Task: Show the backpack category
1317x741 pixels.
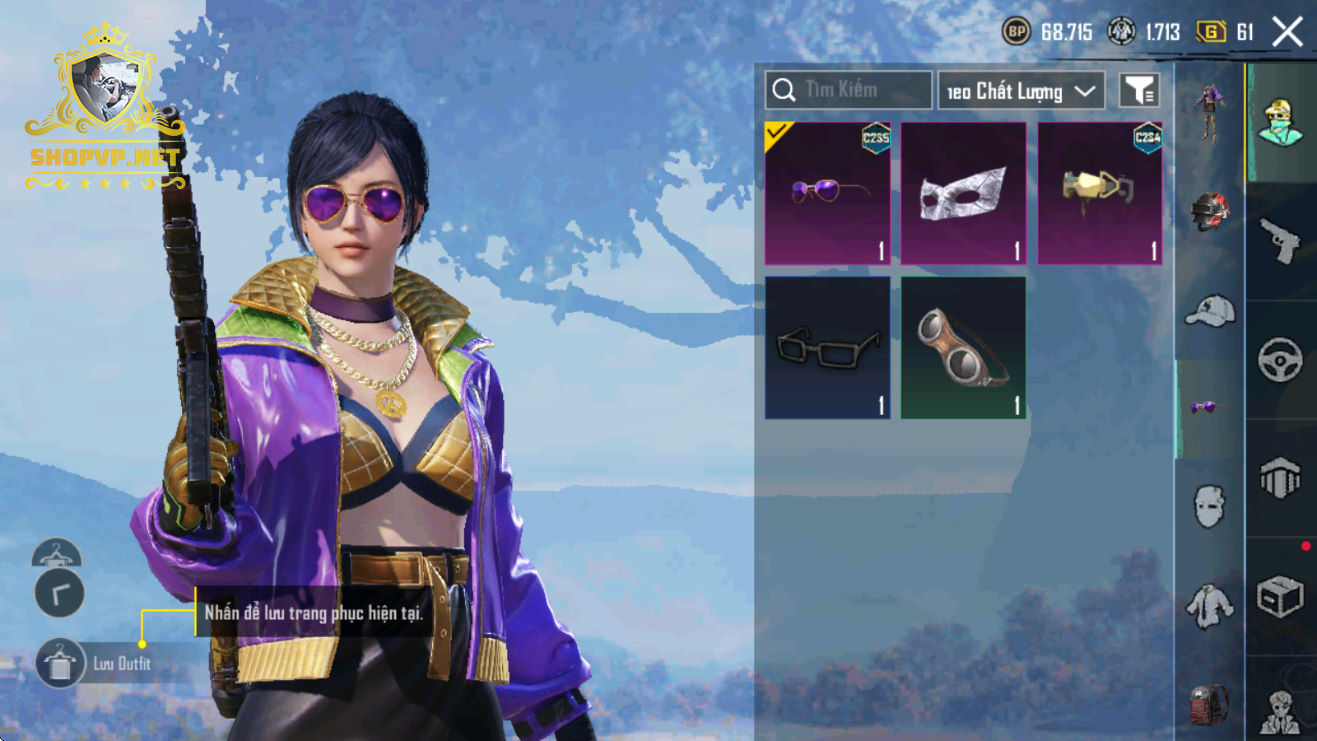Action: click(x=1209, y=704)
